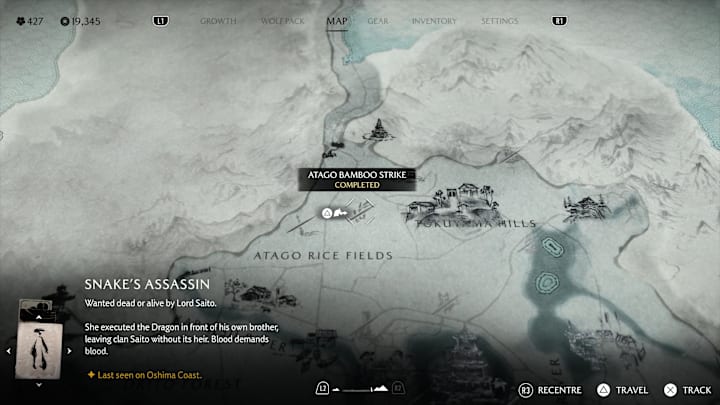Viewport: 720px width, 405px height.
Task: Switch to the Settings tab
Action: 499,20
